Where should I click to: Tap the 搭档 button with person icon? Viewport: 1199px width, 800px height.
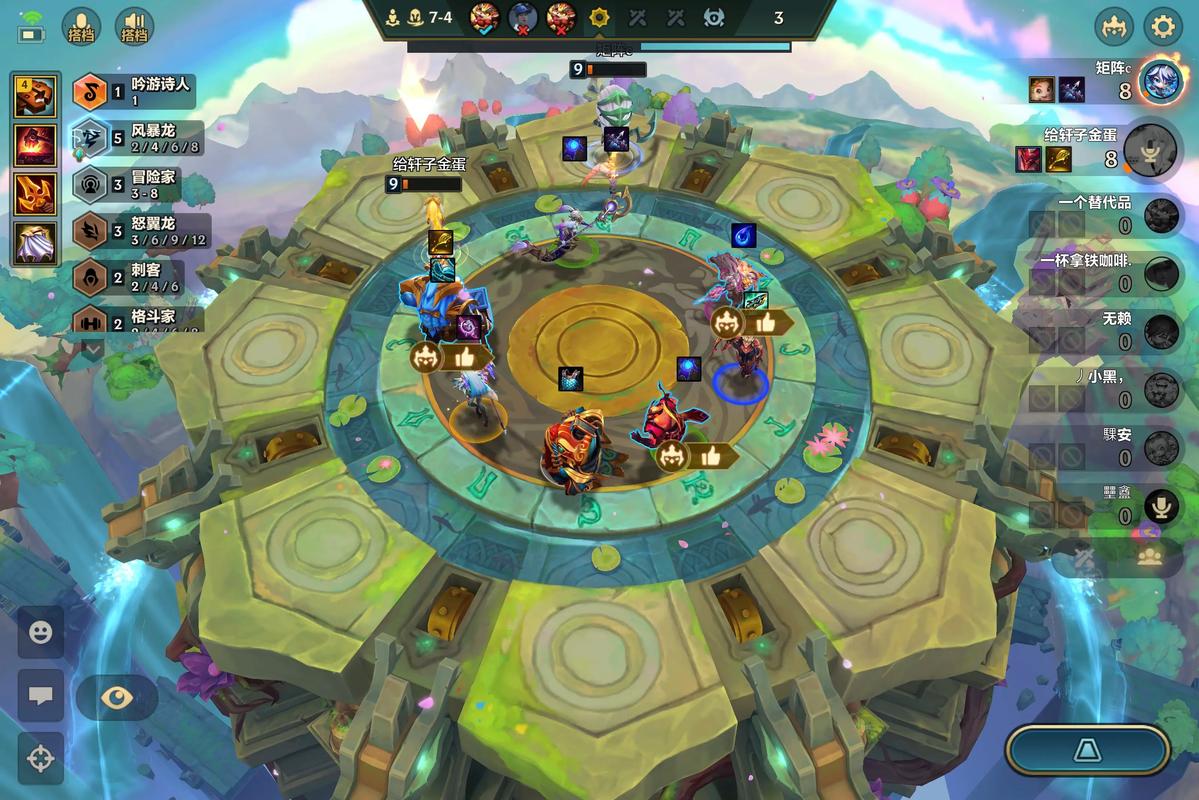tap(81, 27)
